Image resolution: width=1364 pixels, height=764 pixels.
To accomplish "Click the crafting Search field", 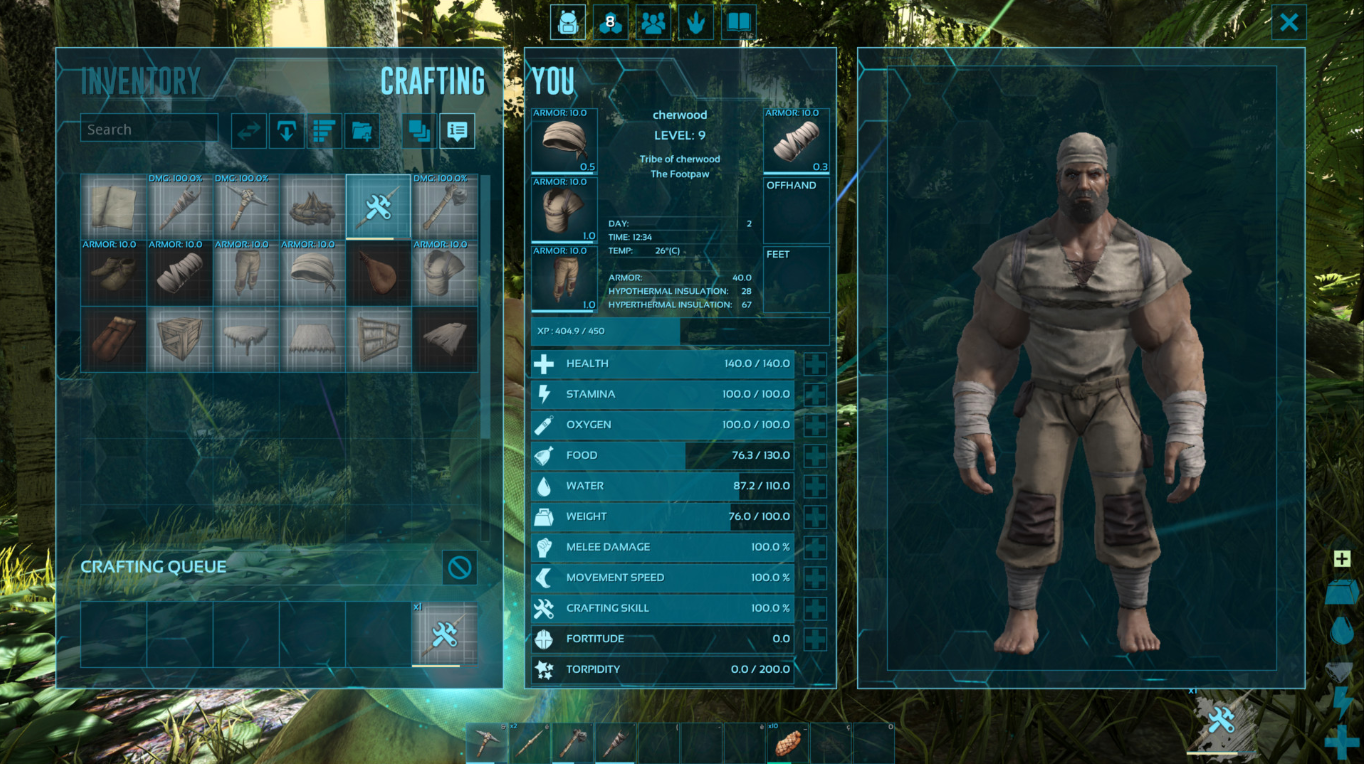I will pyautogui.click(x=148, y=130).
